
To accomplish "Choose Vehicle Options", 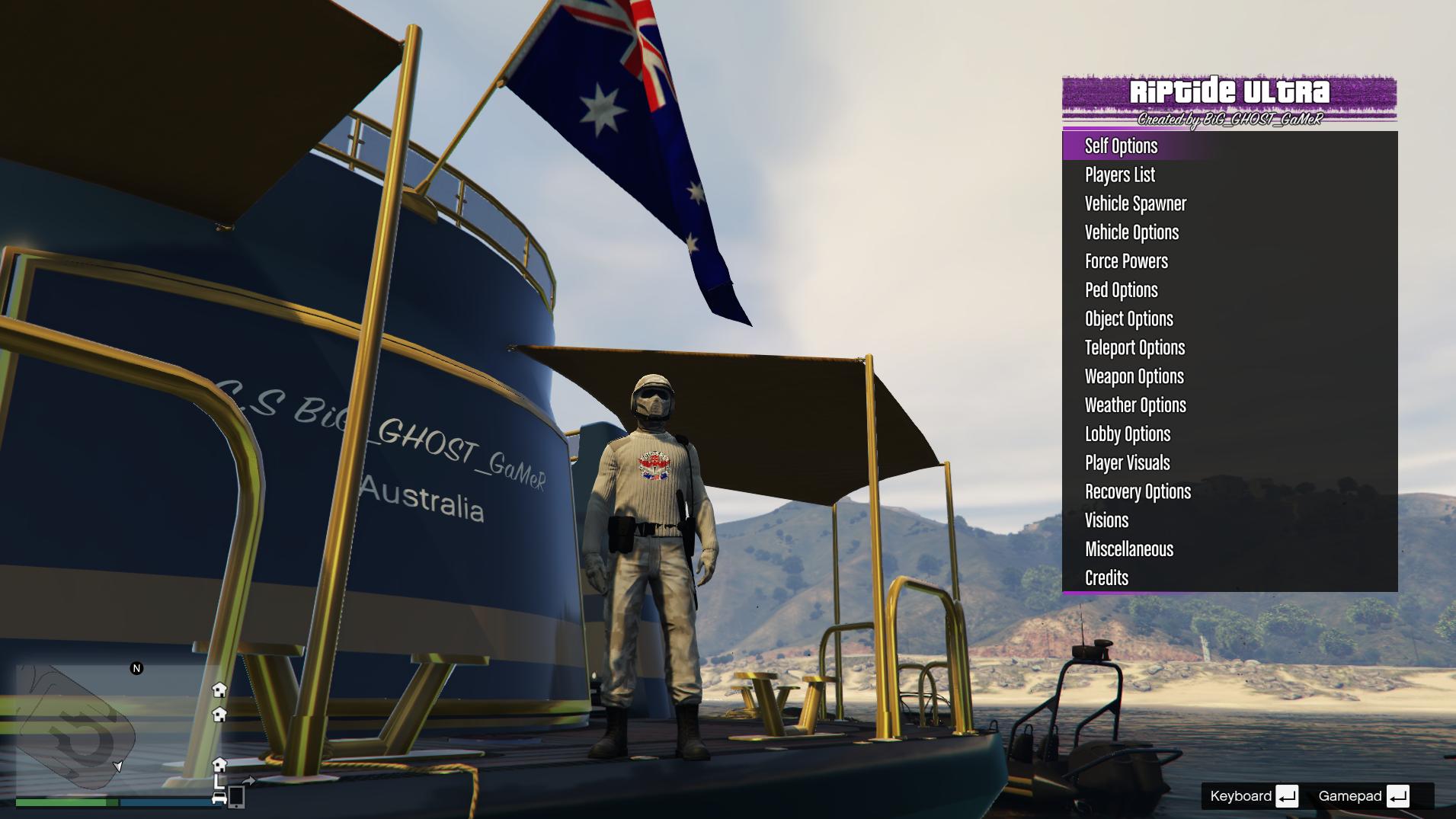I will (x=1131, y=232).
